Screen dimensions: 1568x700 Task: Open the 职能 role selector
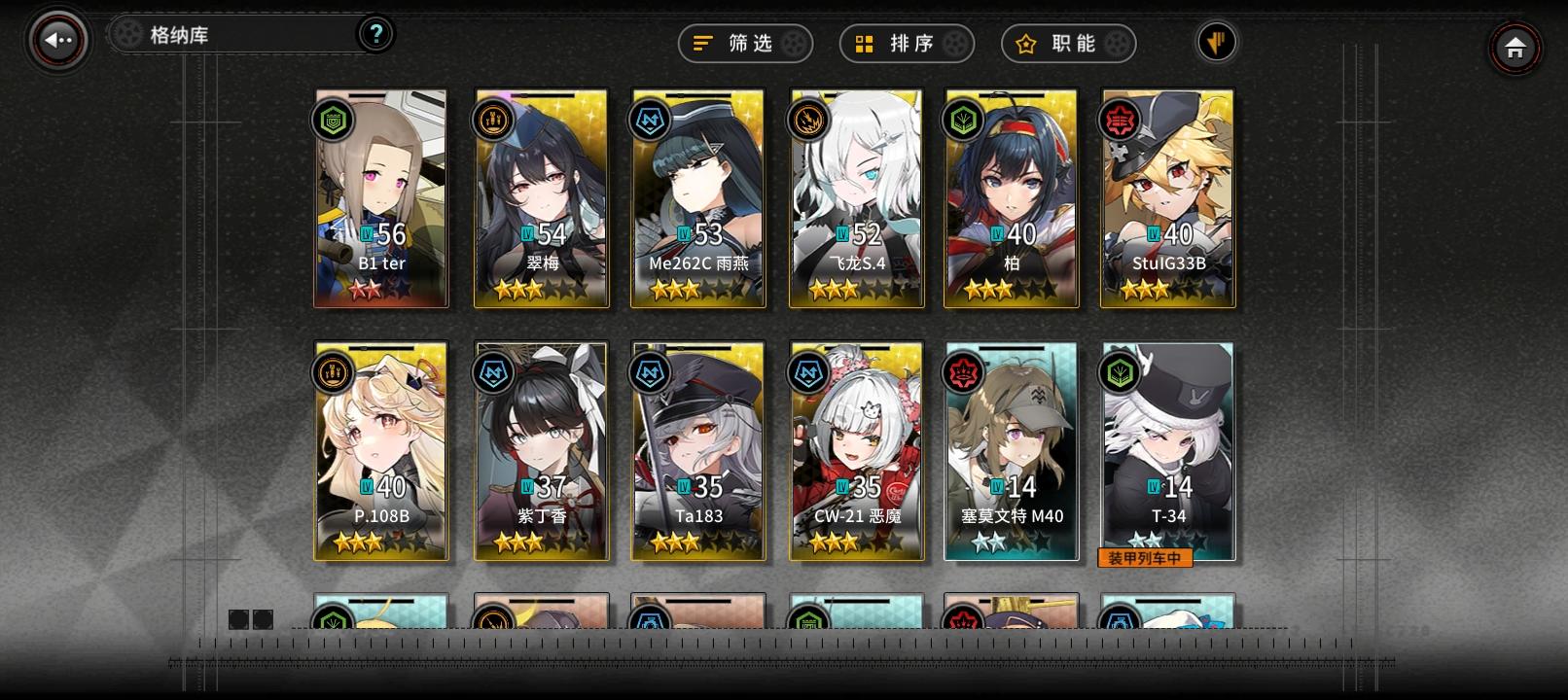[x=1067, y=43]
